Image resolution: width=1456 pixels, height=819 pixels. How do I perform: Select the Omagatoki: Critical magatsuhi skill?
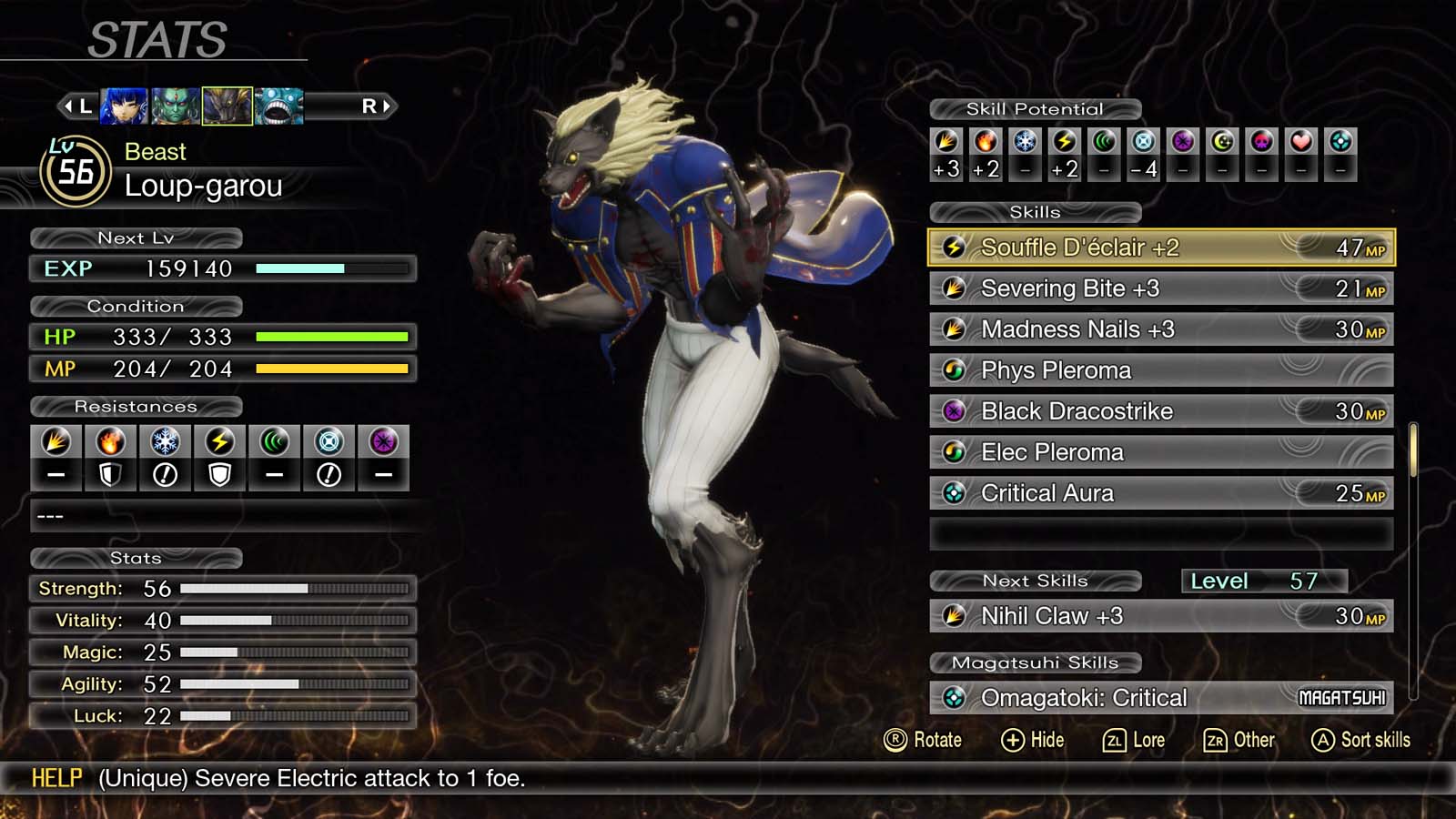tap(1160, 698)
